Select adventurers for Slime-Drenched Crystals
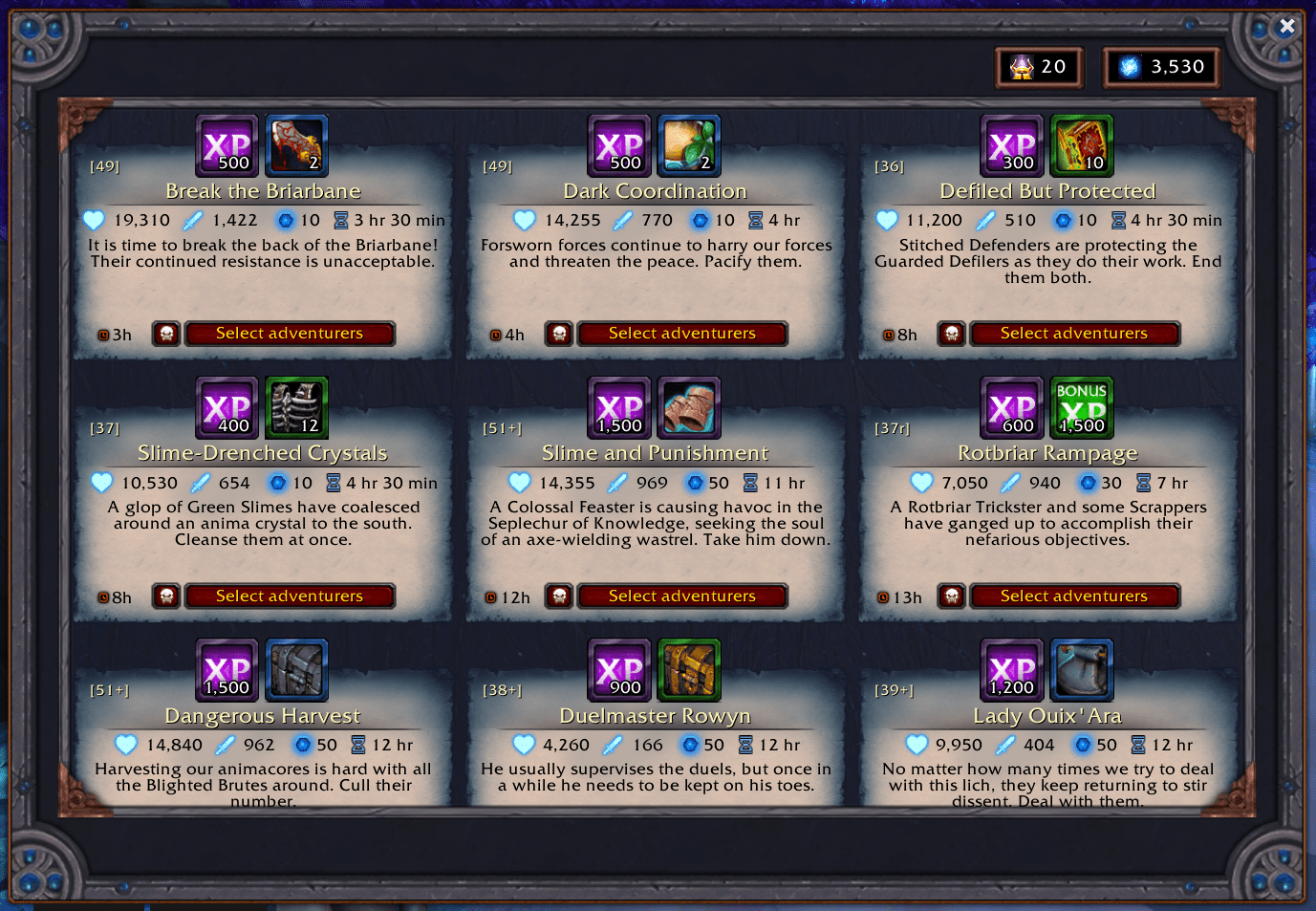Image resolution: width=1316 pixels, height=911 pixels. (x=290, y=596)
